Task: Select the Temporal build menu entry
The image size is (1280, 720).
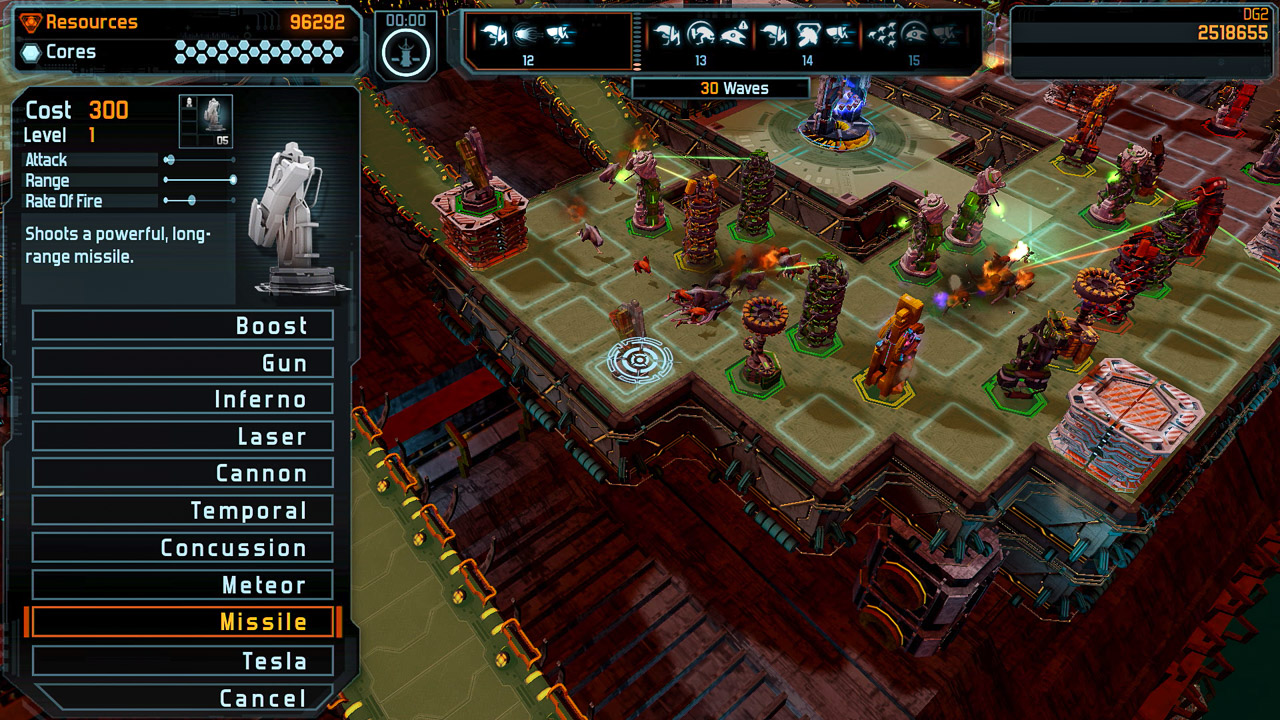Action: [183, 510]
